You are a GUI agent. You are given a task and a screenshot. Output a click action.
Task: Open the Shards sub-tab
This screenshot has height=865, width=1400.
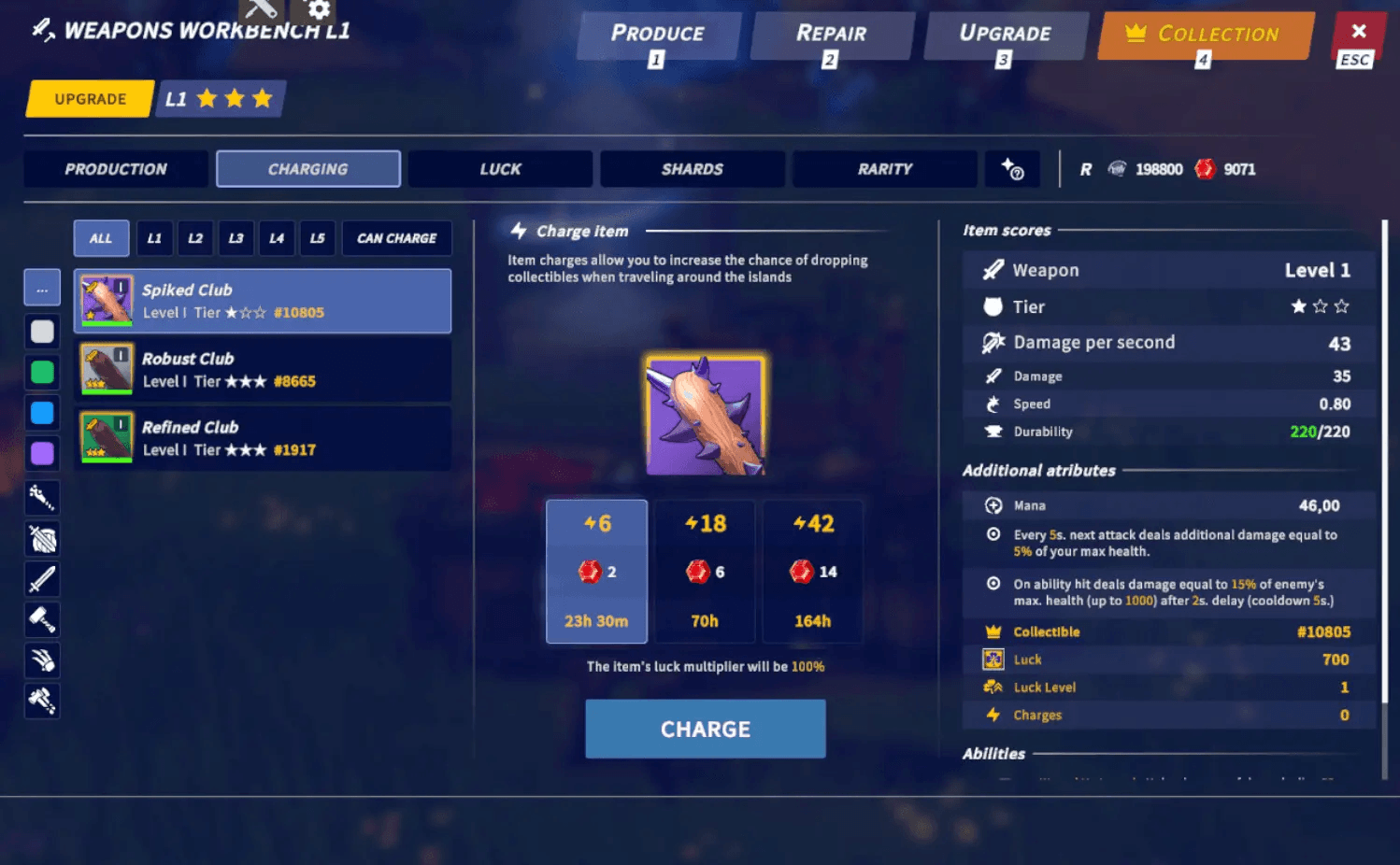pos(692,169)
